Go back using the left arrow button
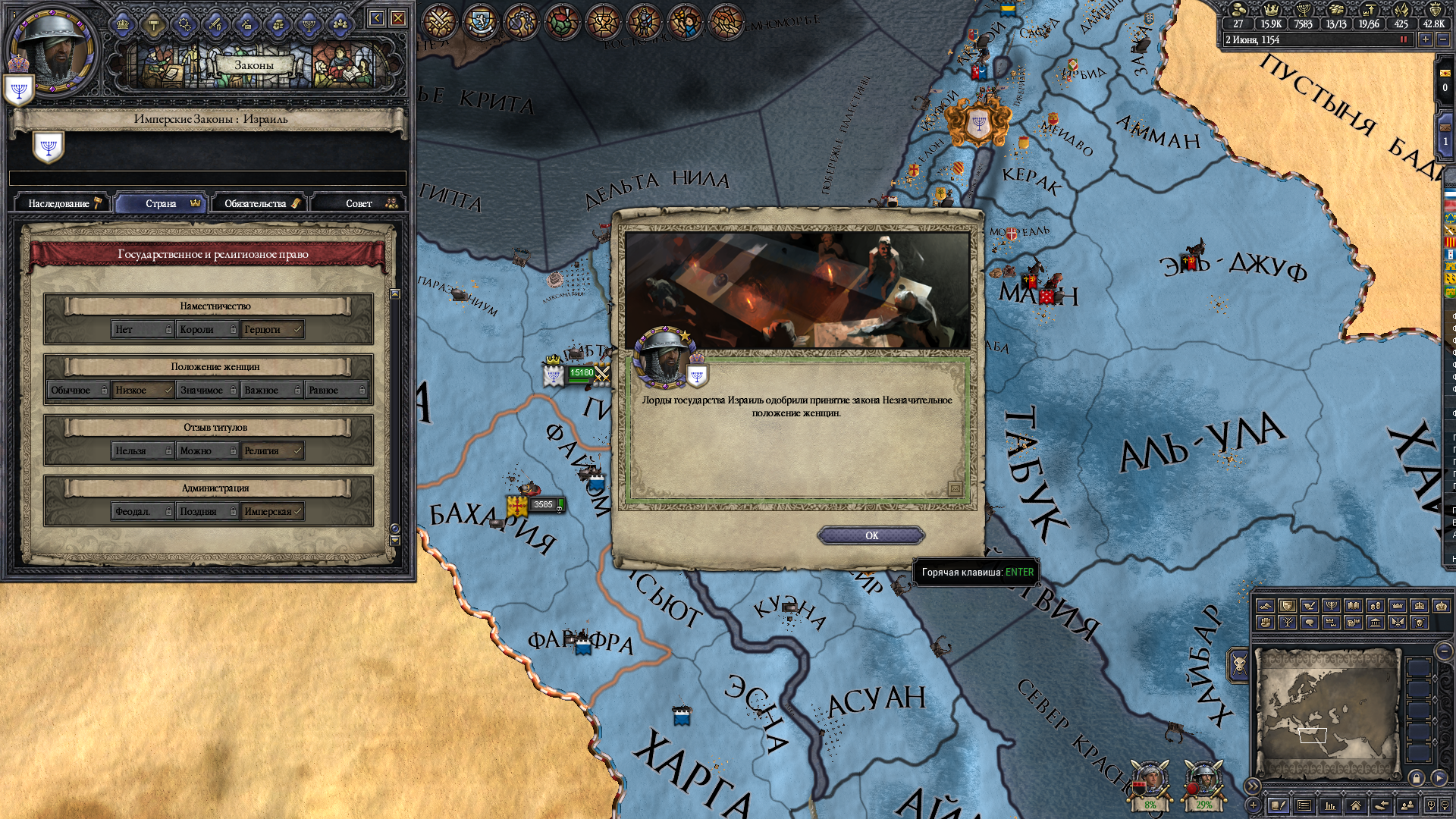The image size is (1456, 819). (376, 18)
